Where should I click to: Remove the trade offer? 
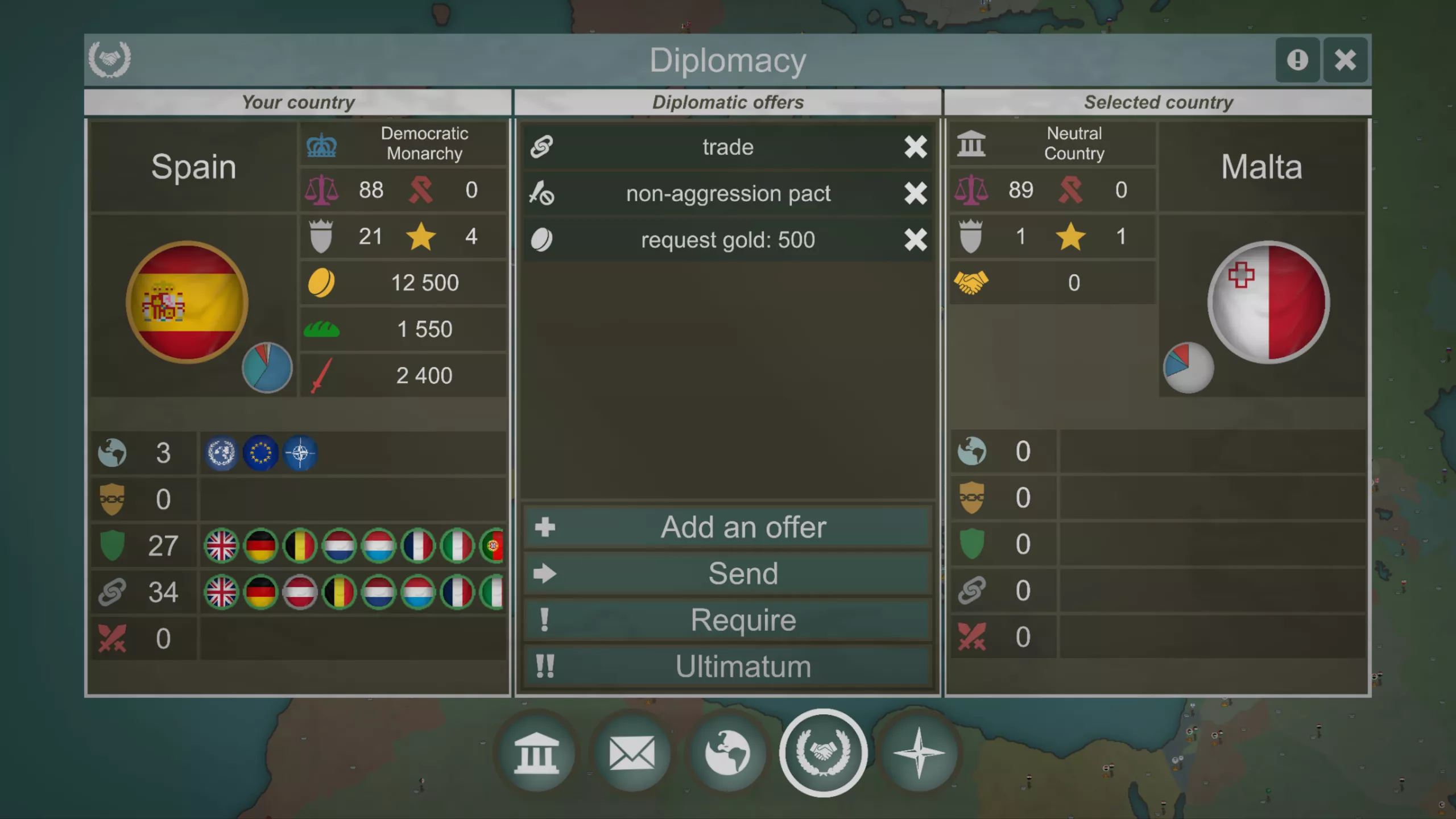pos(915,147)
